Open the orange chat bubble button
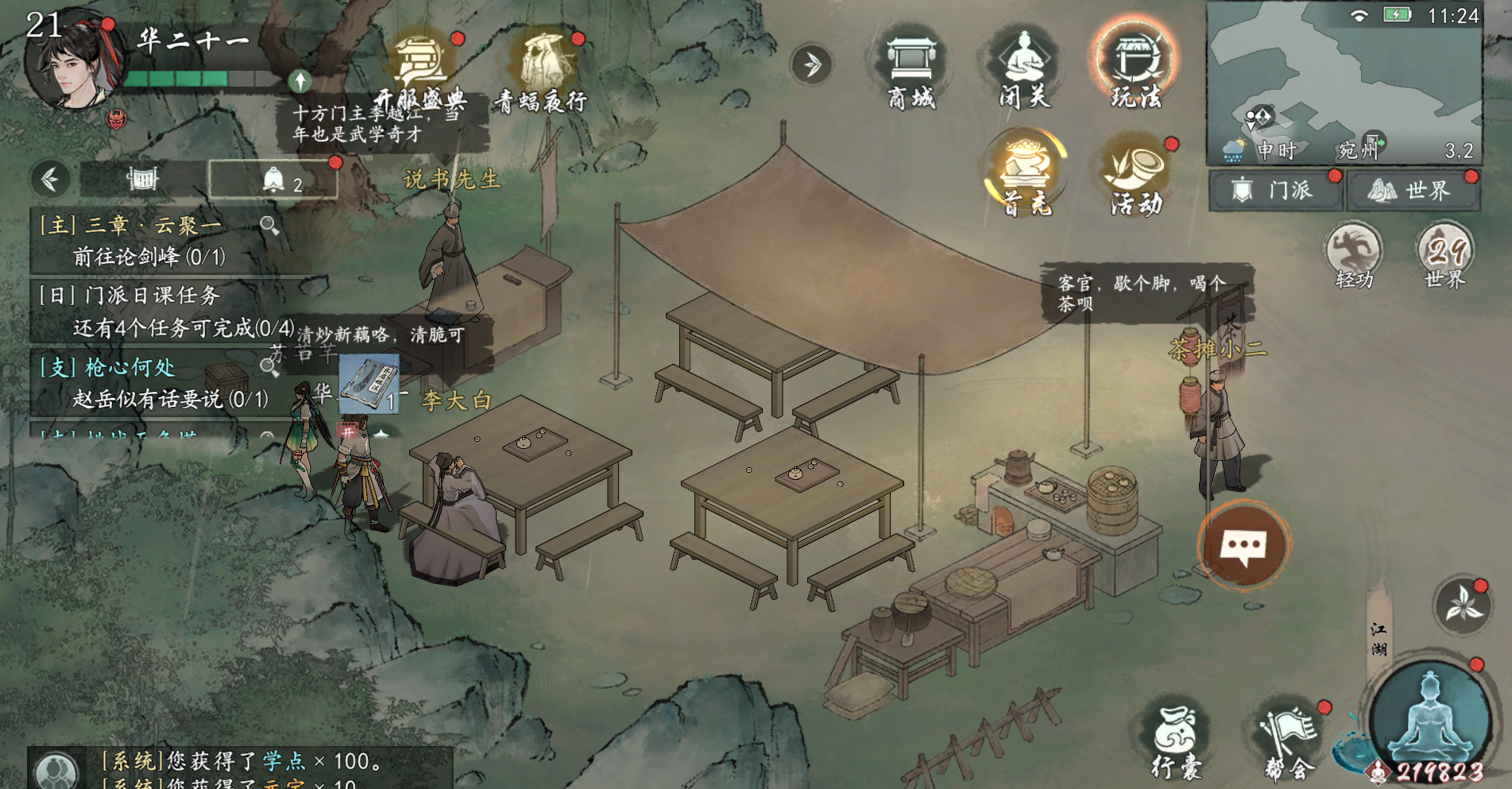The height and width of the screenshot is (789, 1512). (1243, 546)
